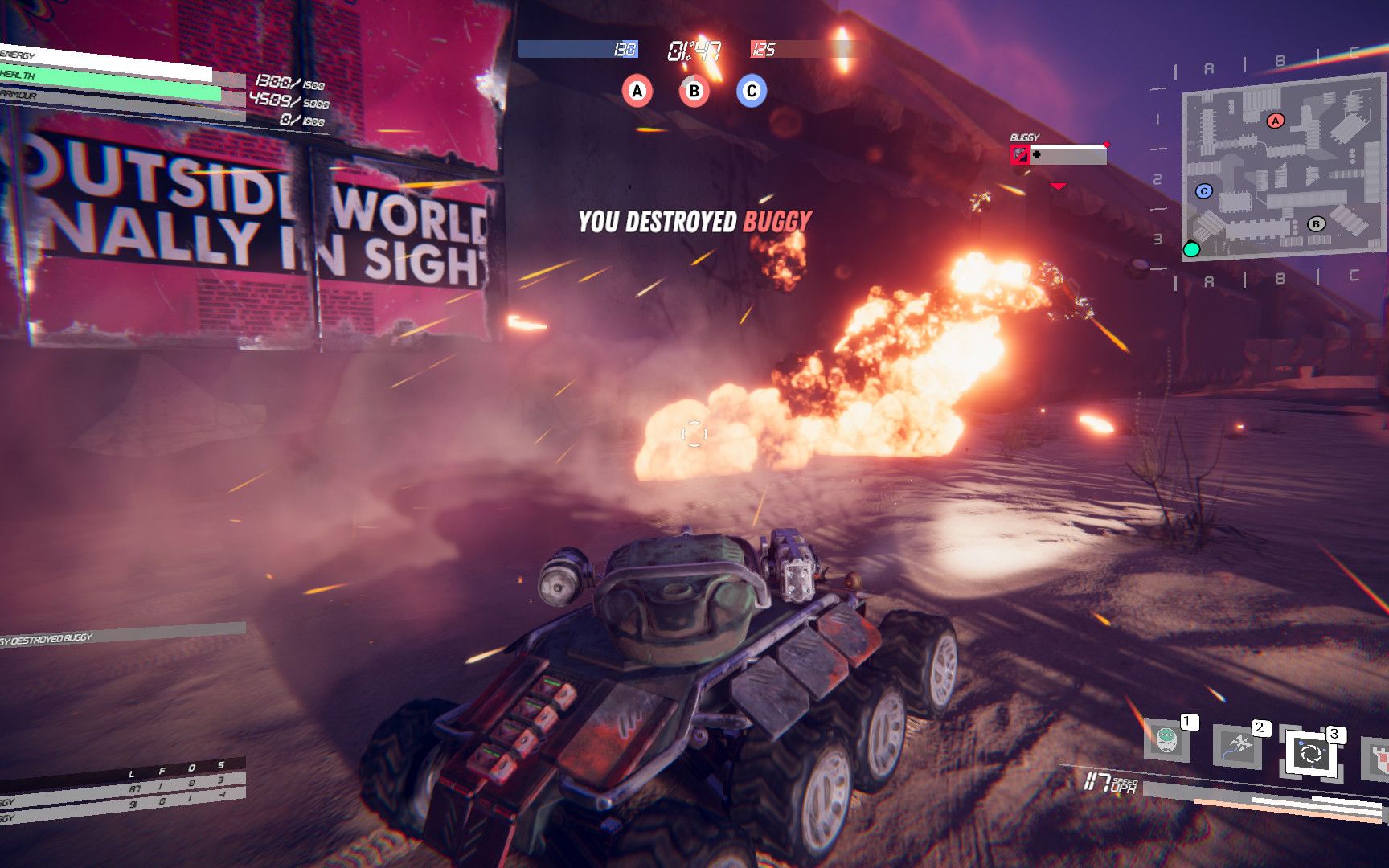The image size is (1389, 868).
Task: Click the "Destroyed Buggy" kill feed entry
Action: (x=48, y=639)
